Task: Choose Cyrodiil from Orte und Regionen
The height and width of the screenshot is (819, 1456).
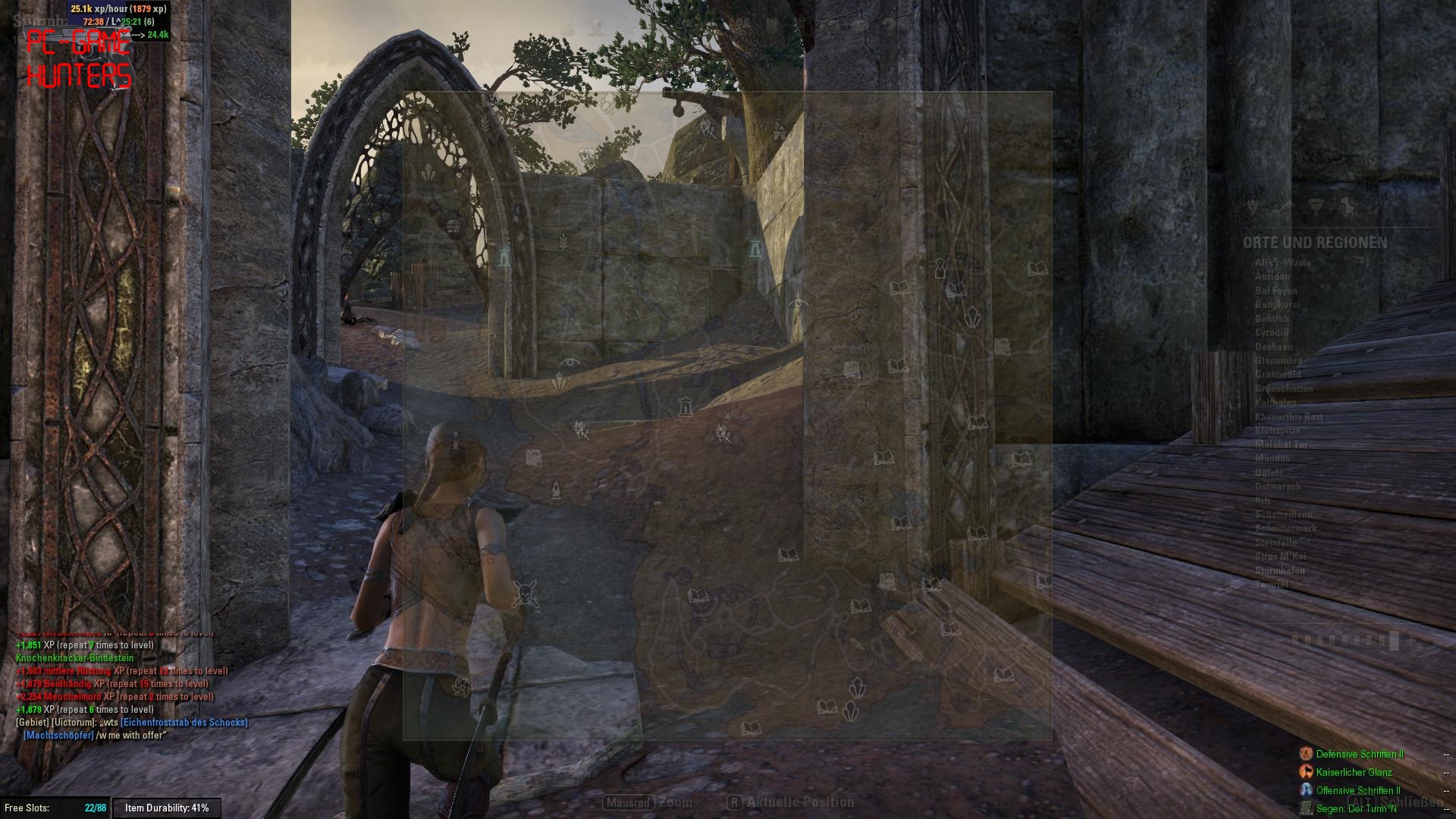Action: click(1272, 333)
